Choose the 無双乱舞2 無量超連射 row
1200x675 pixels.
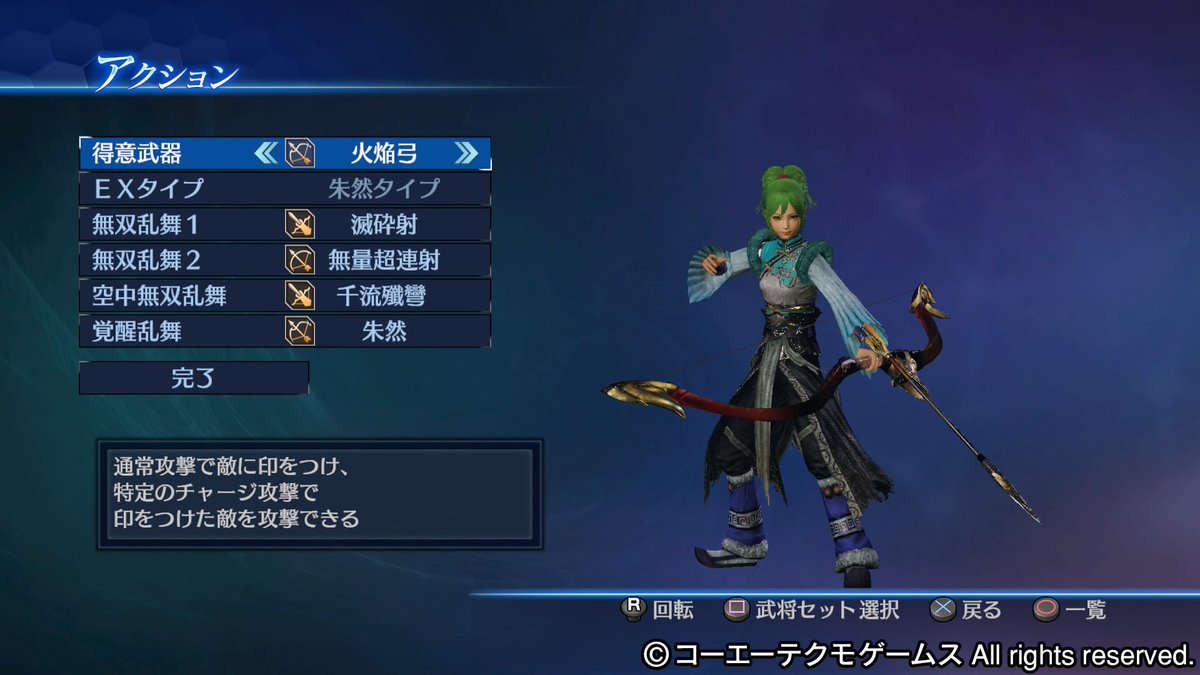(285, 260)
